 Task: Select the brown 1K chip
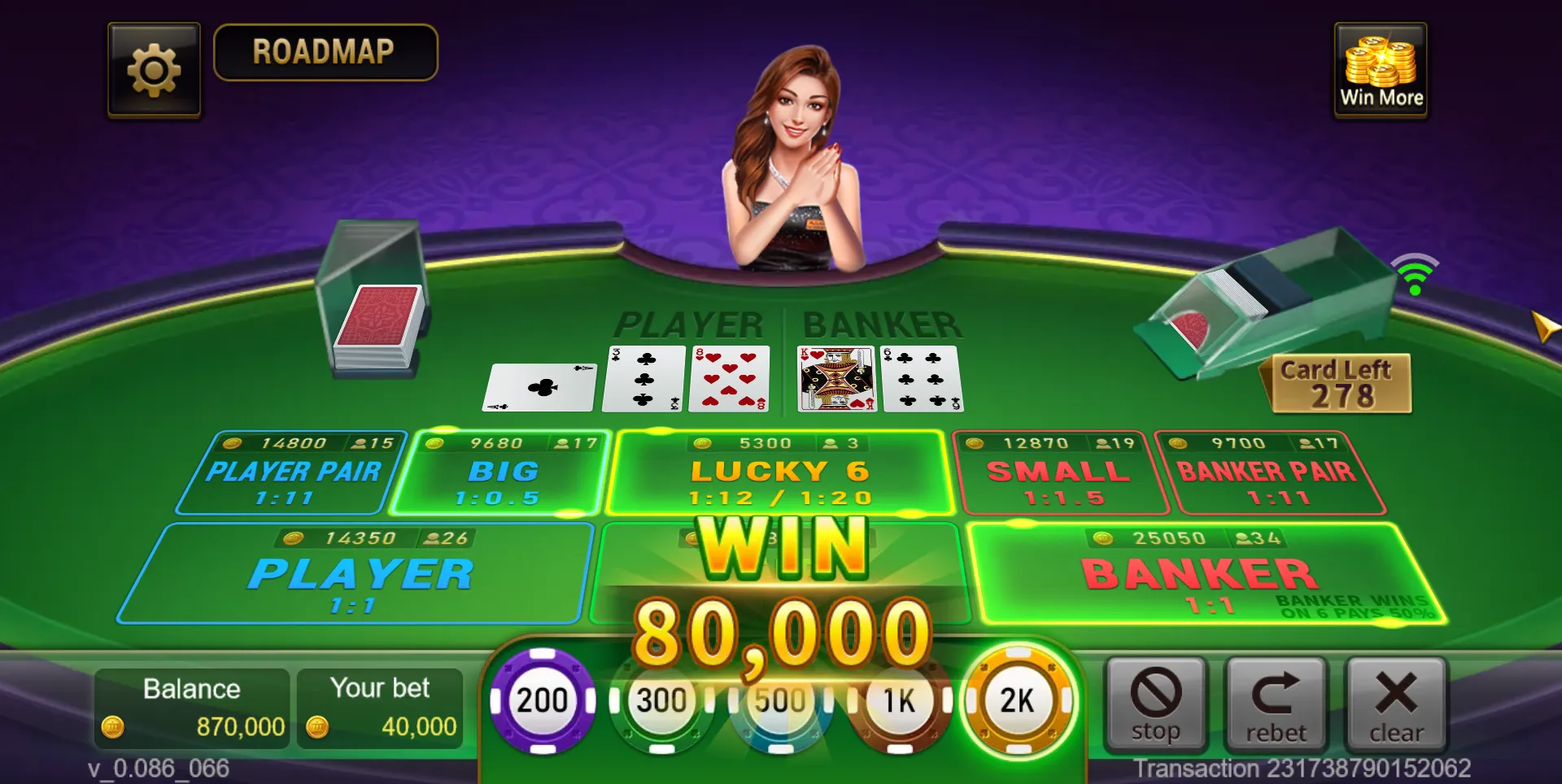point(899,701)
